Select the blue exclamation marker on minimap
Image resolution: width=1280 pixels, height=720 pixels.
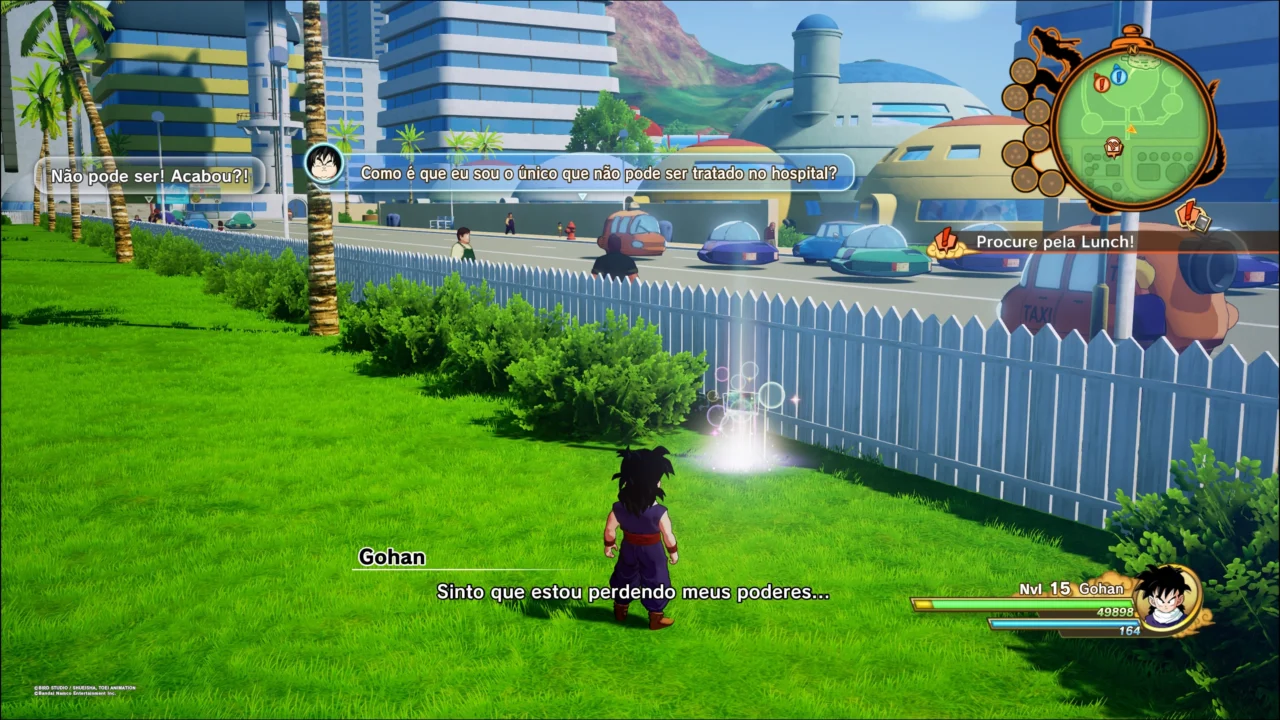(1119, 76)
